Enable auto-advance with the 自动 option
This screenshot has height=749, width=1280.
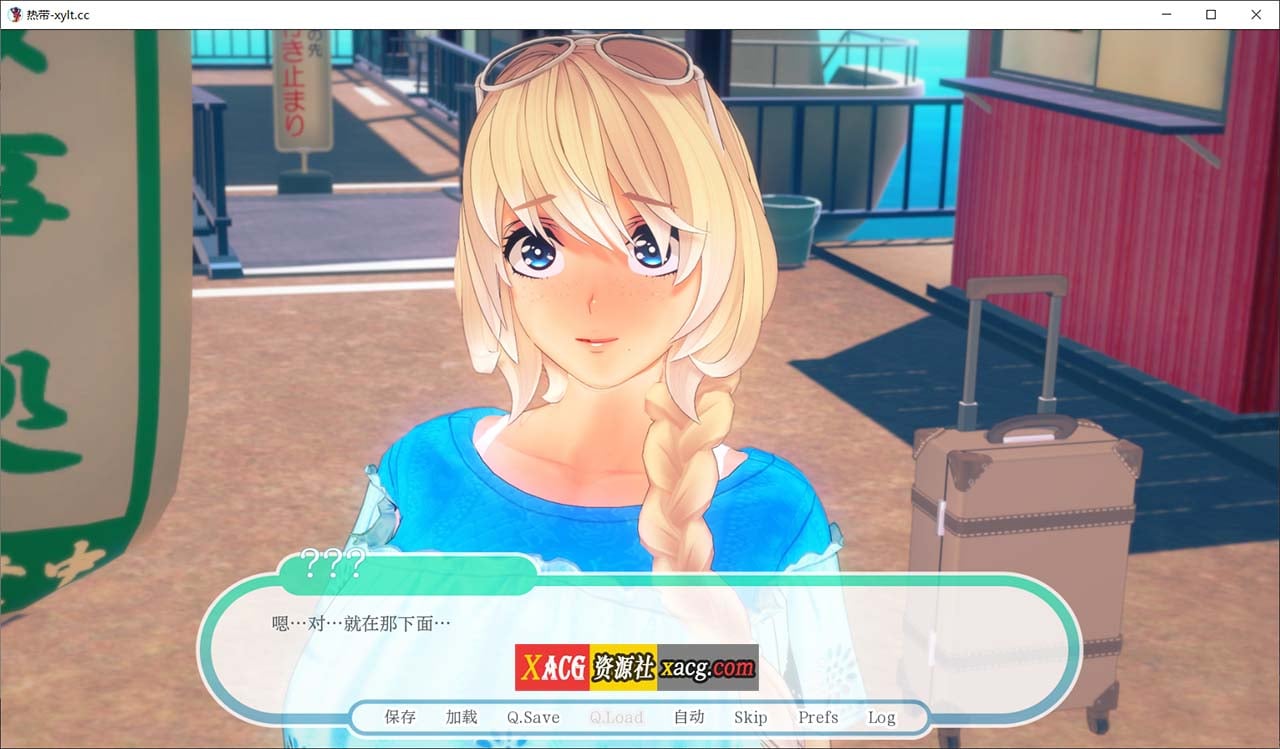coord(689,717)
